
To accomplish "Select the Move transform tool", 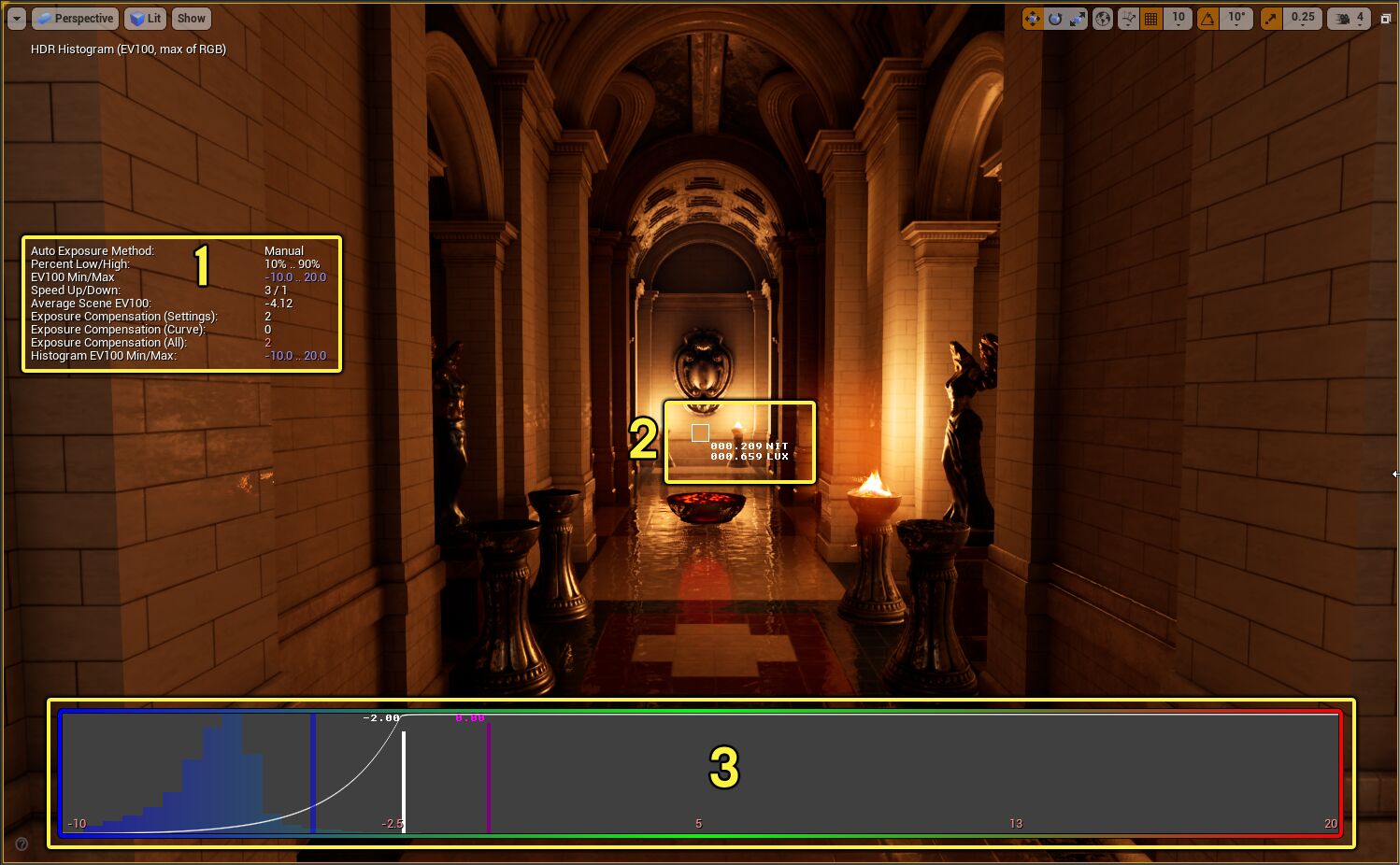I will point(1033,18).
